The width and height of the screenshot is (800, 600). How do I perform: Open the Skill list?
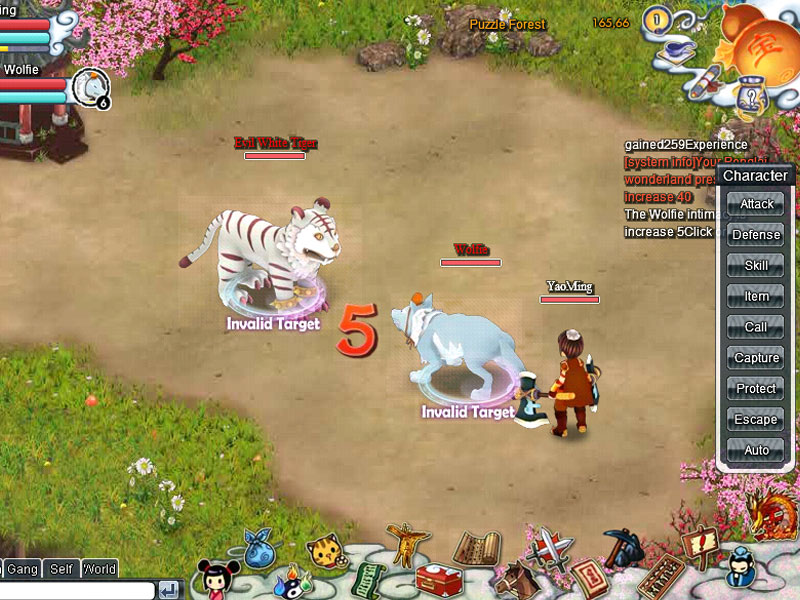[756, 266]
